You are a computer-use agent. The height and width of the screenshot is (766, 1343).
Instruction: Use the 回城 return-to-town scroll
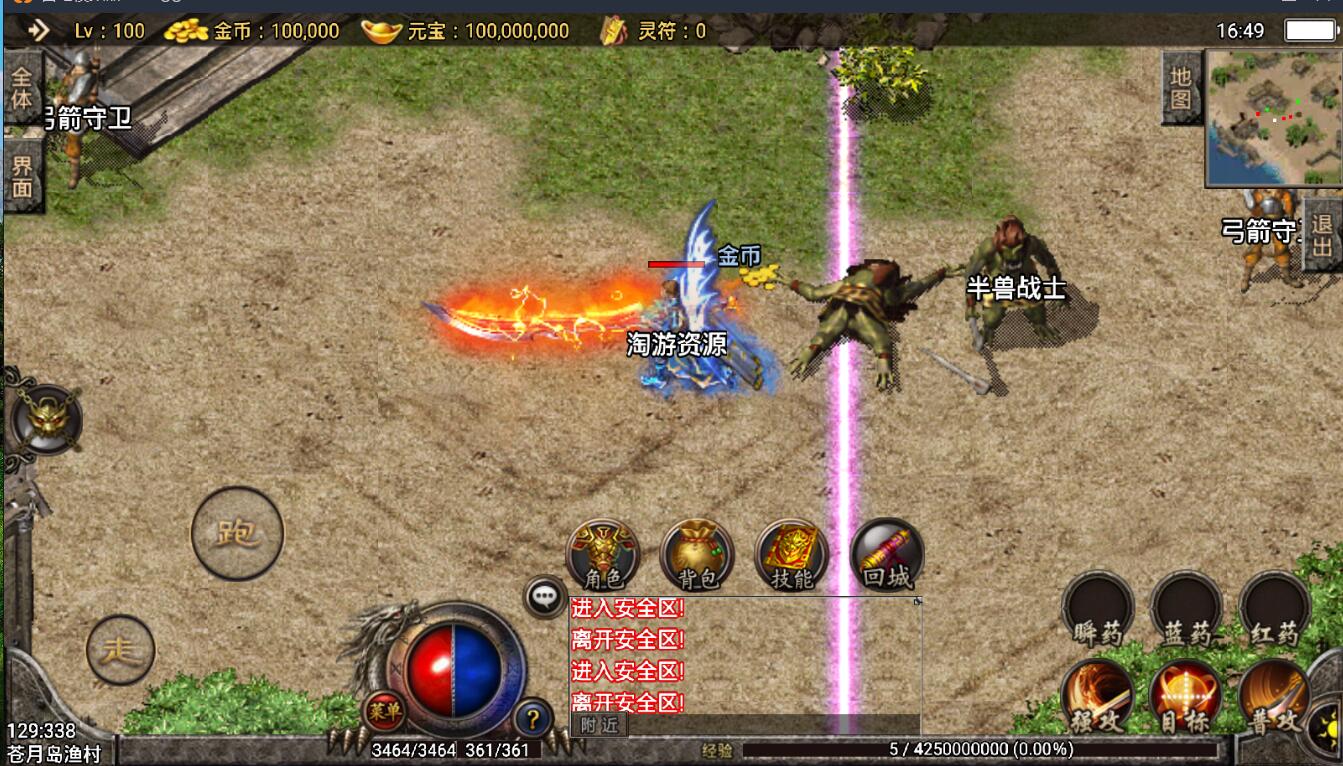click(x=887, y=555)
